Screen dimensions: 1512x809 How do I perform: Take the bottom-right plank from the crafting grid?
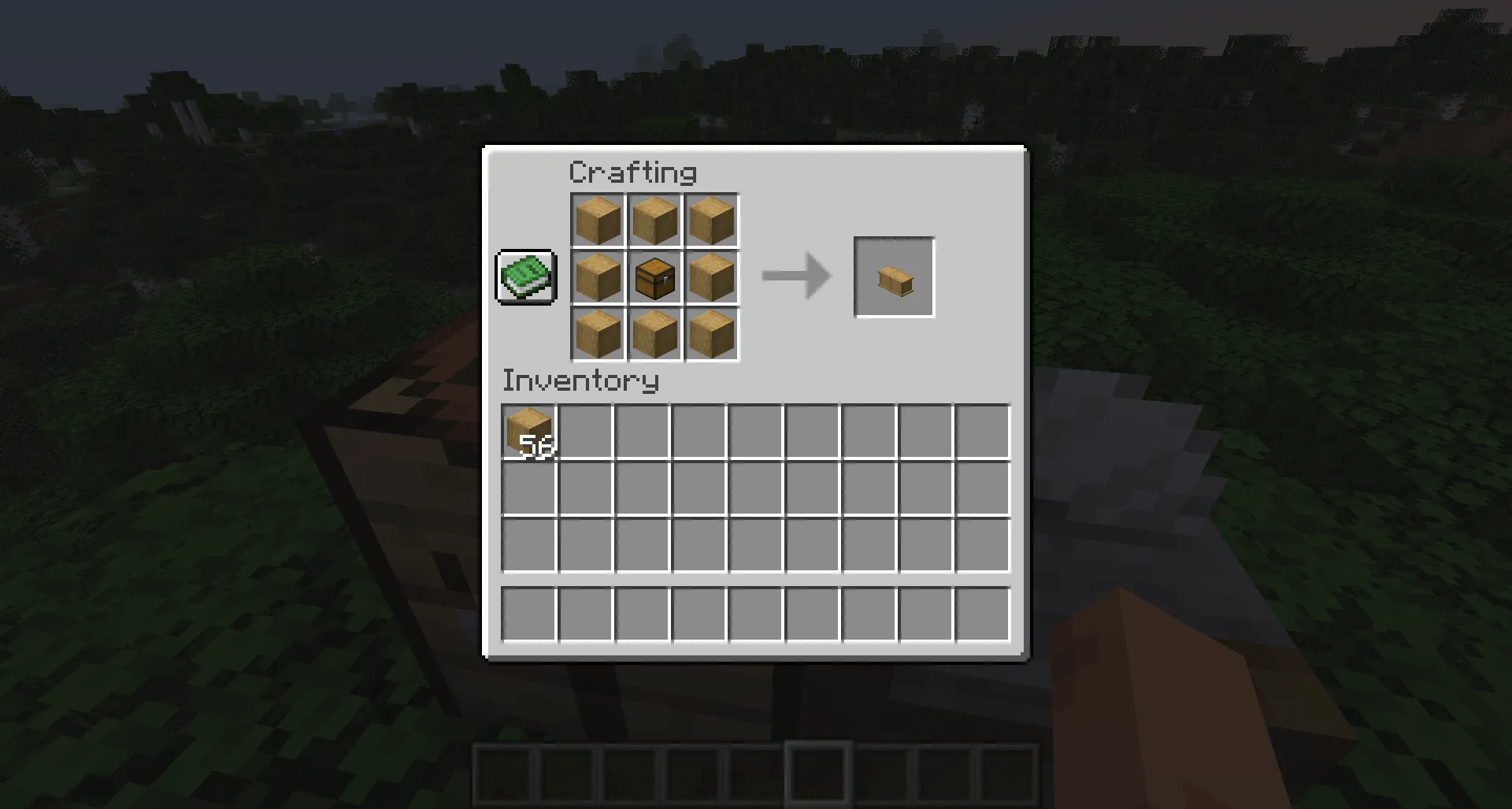(x=710, y=334)
